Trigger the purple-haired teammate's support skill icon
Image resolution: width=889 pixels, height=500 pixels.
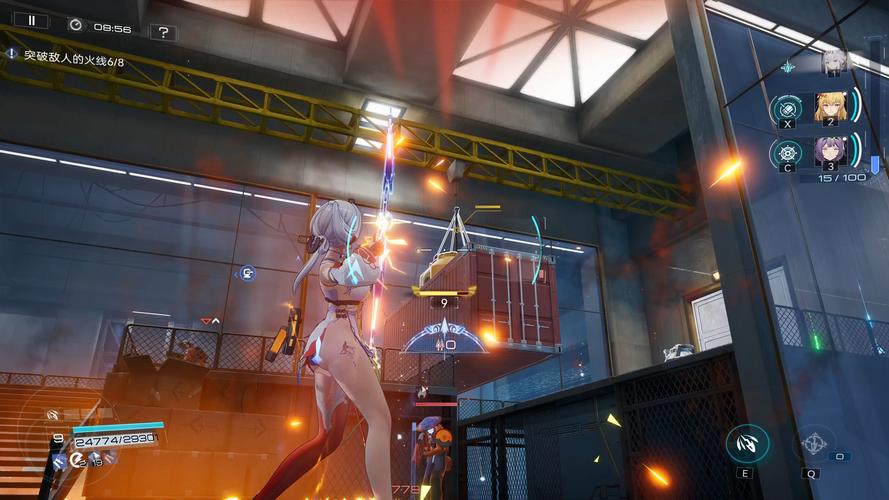tap(788, 152)
